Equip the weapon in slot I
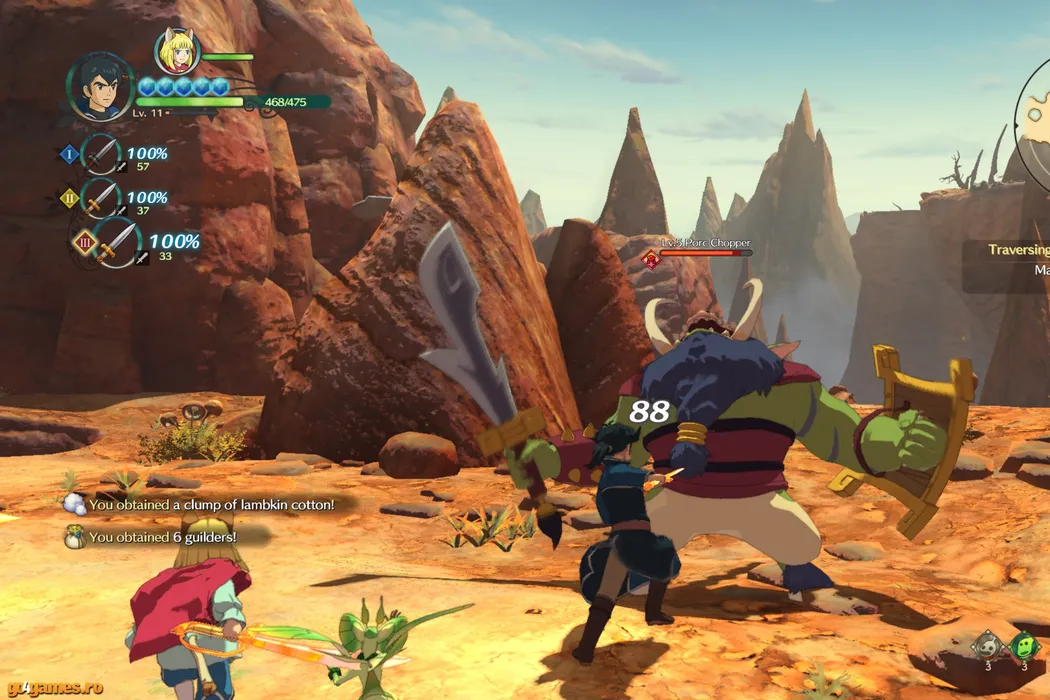 click(99, 155)
